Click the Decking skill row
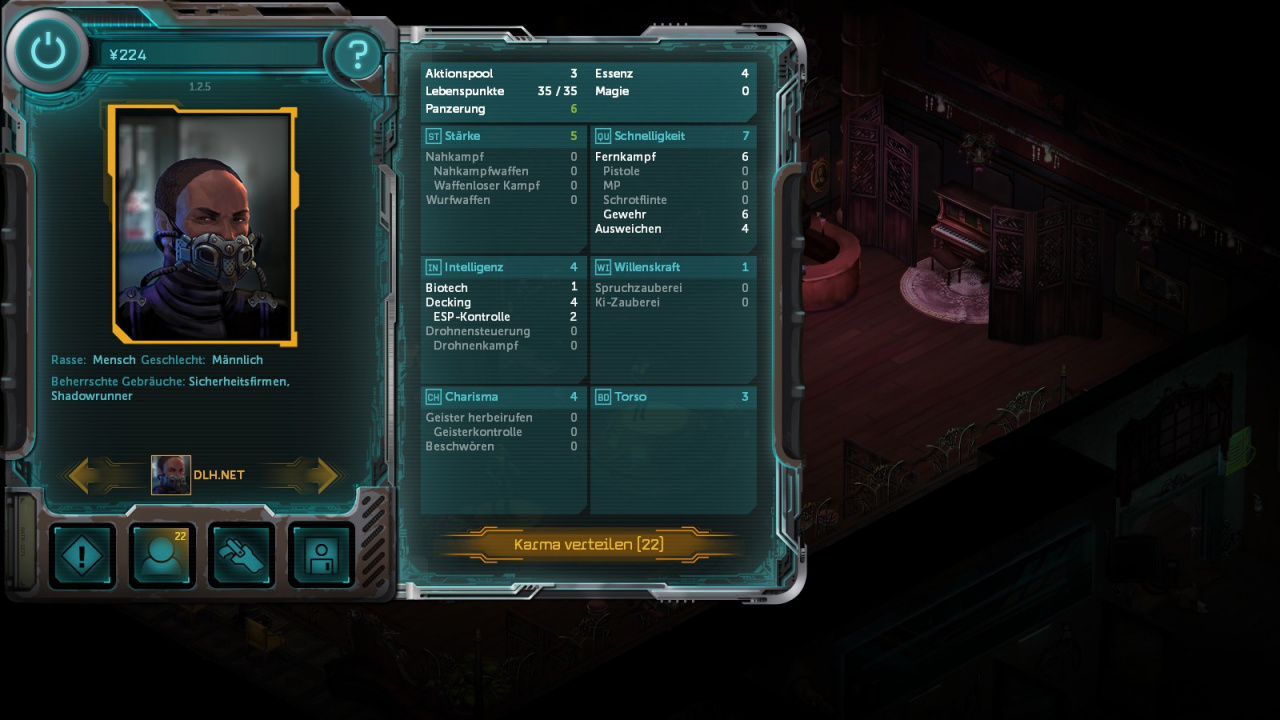 (500, 302)
